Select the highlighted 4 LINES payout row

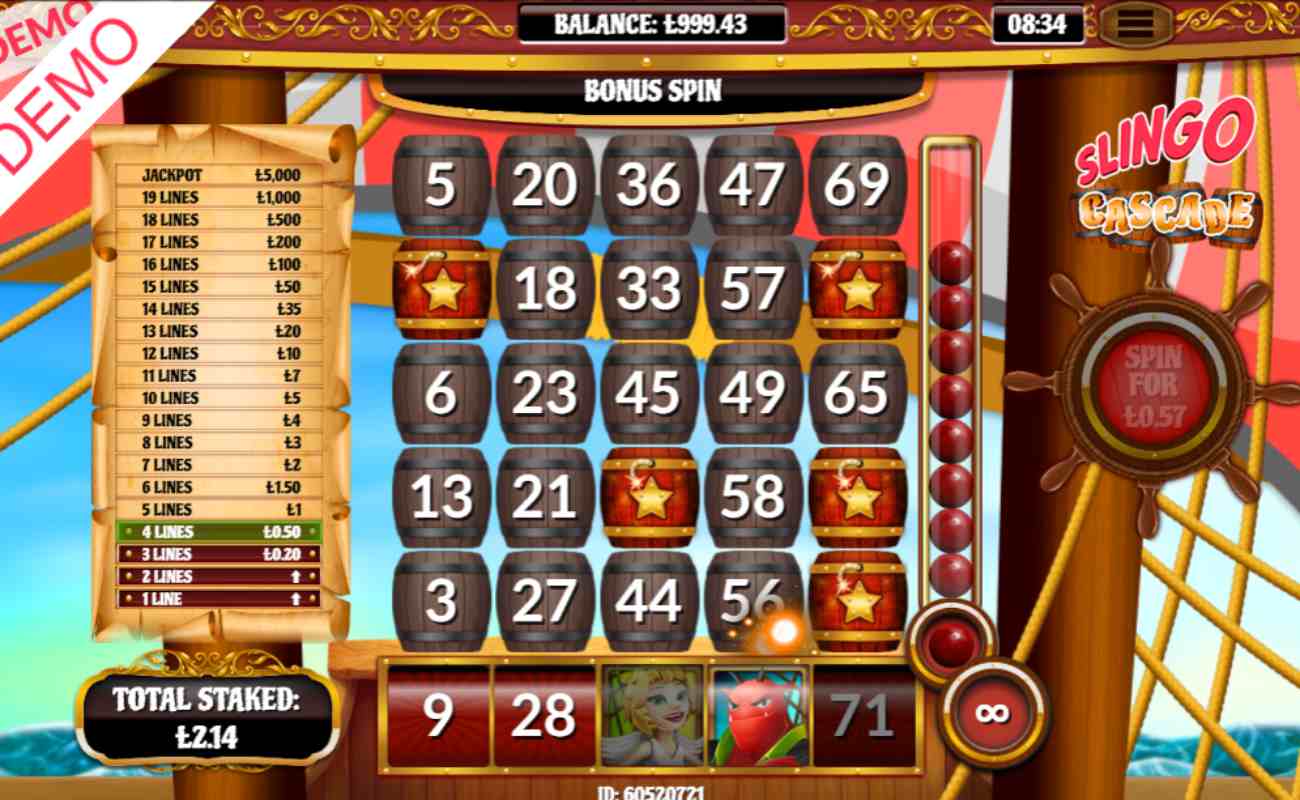[x=220, y=531]
